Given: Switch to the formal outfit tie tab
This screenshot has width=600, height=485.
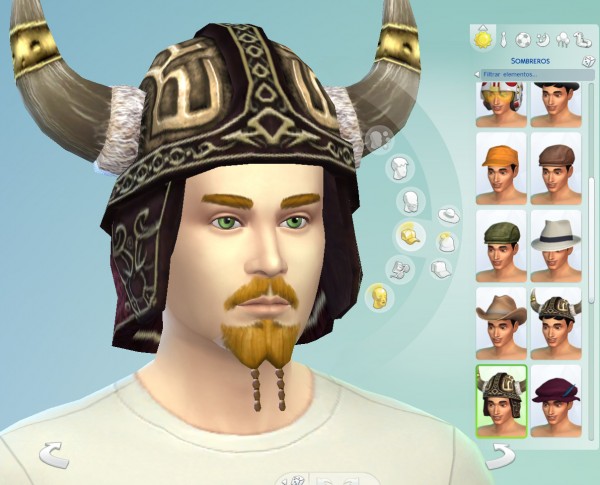Looking at the screenshot, I should [x=506, y=40].
